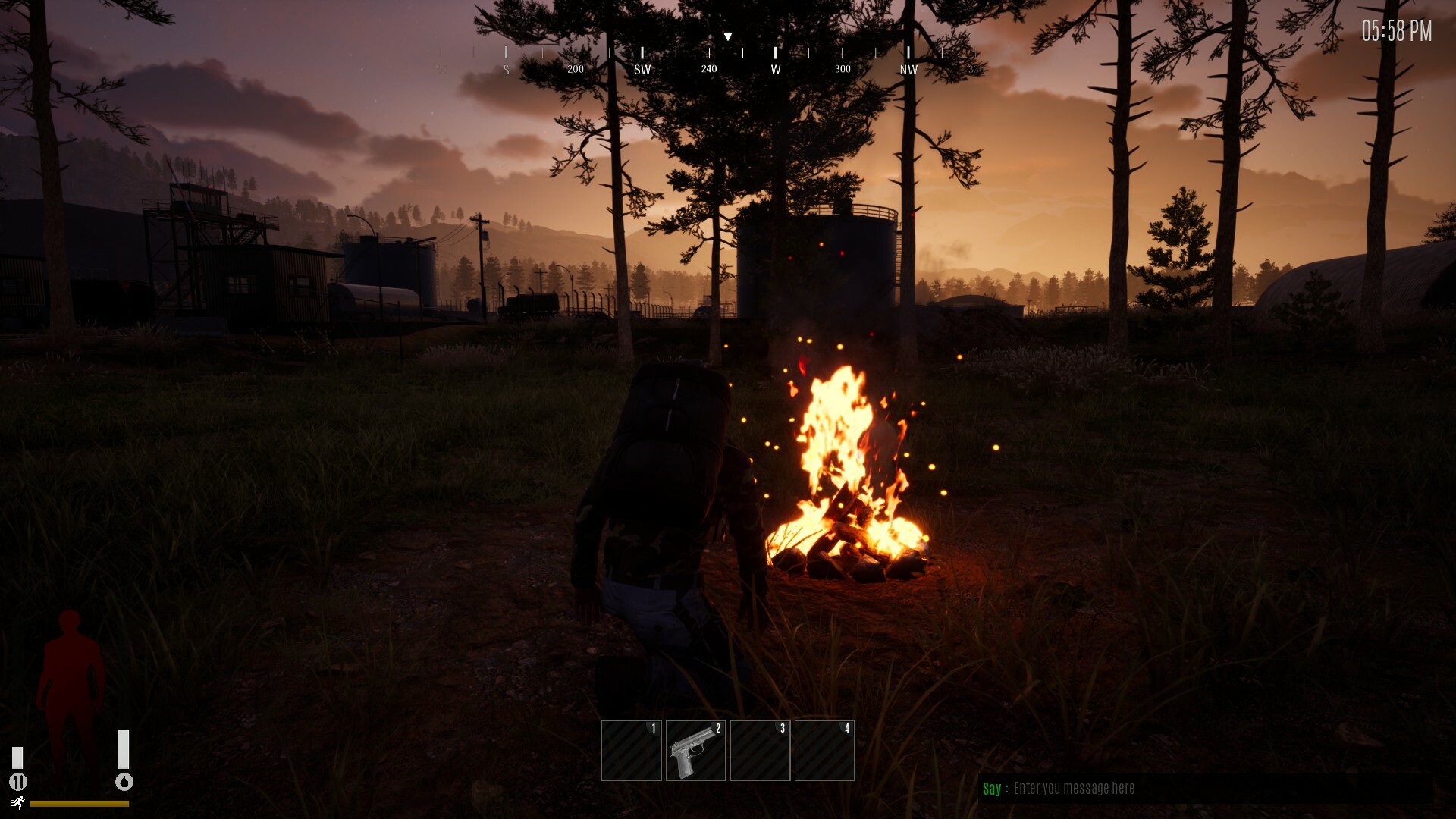Viewport: 1456px width, 819px height.
Task: Open the compass W heading marker
Action: [775, 68]
